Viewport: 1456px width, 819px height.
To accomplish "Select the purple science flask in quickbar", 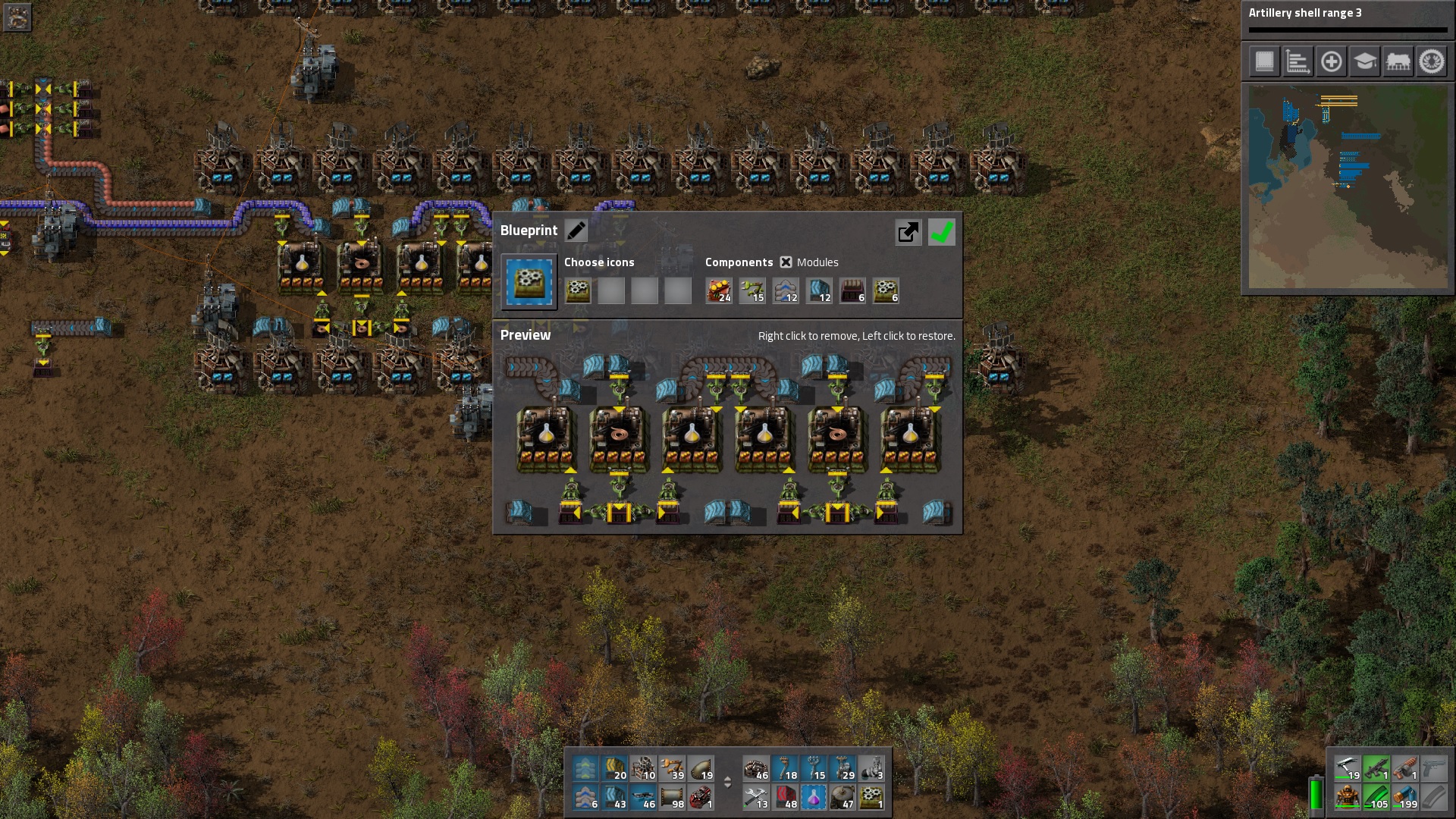I will 814,799.
